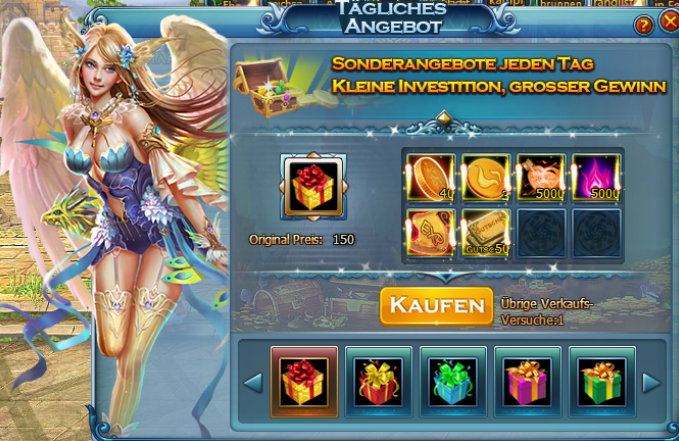
Task: Choose the red gift box with yellow ribbon
Action: tap(379, 381)
